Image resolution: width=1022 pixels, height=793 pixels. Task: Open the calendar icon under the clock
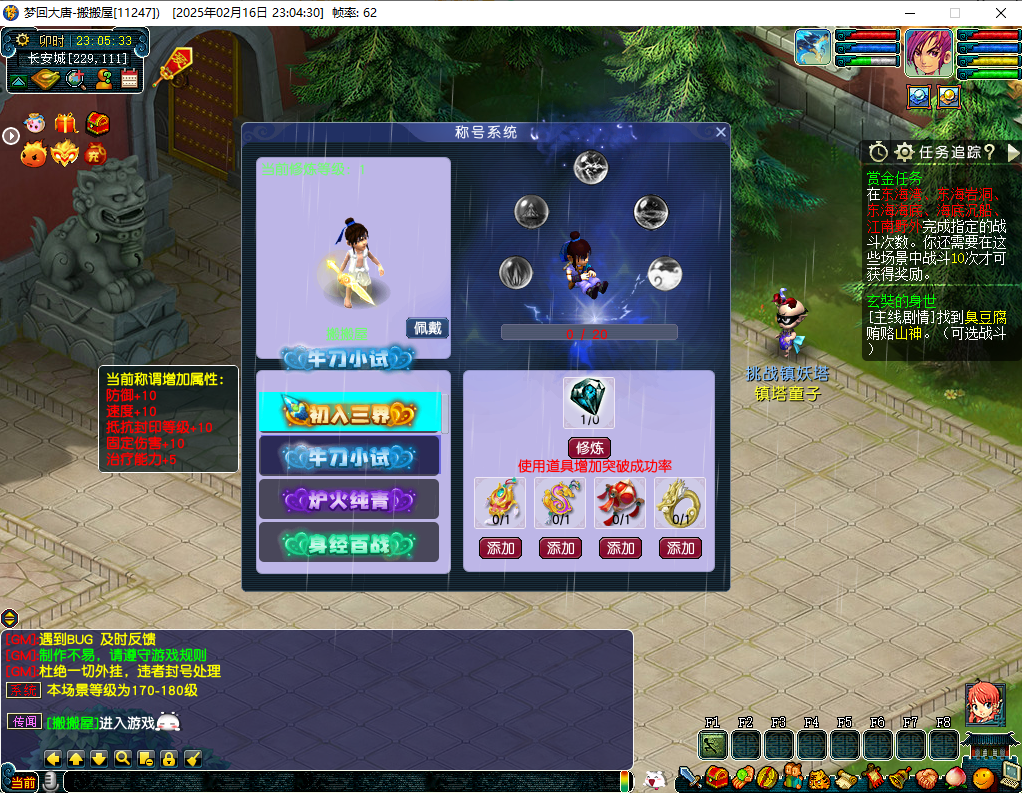pyautogui.click(x=129, y=79)
